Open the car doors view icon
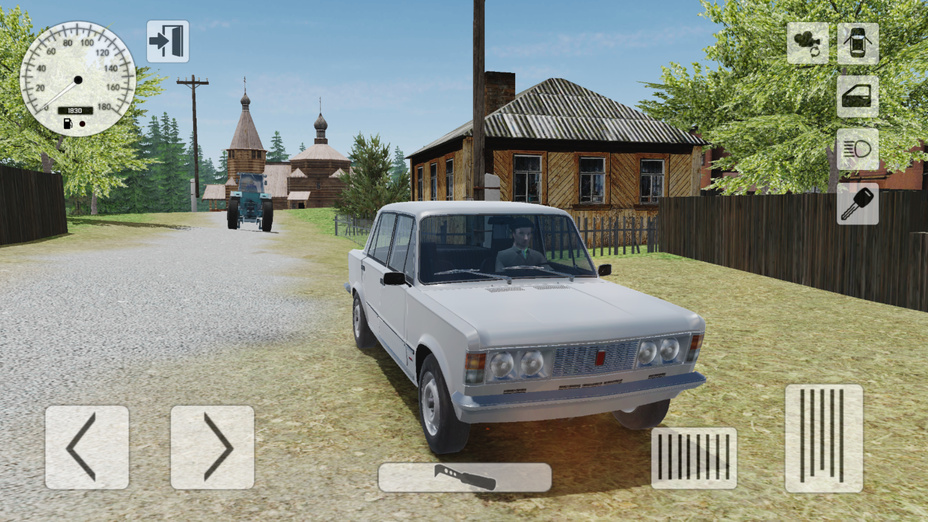The image size is (928, 522). point(858,43)
